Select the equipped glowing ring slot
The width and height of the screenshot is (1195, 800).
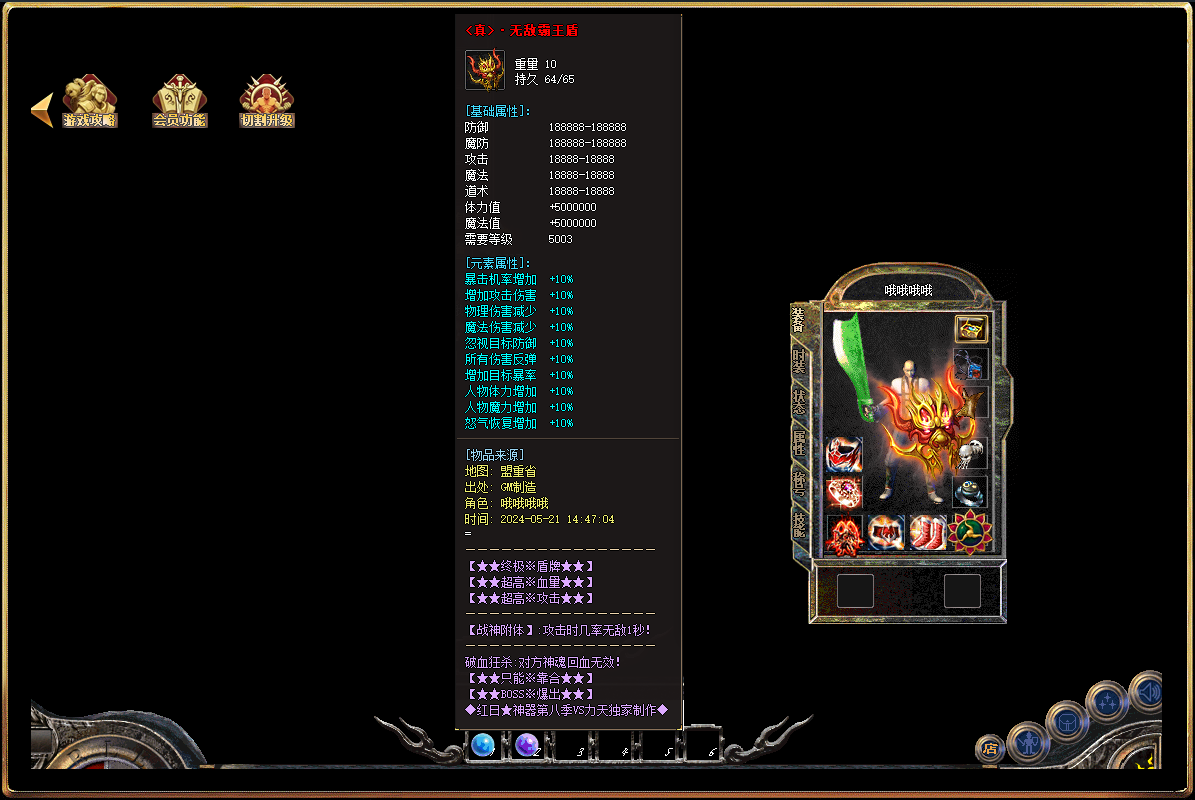coord(844,491)
